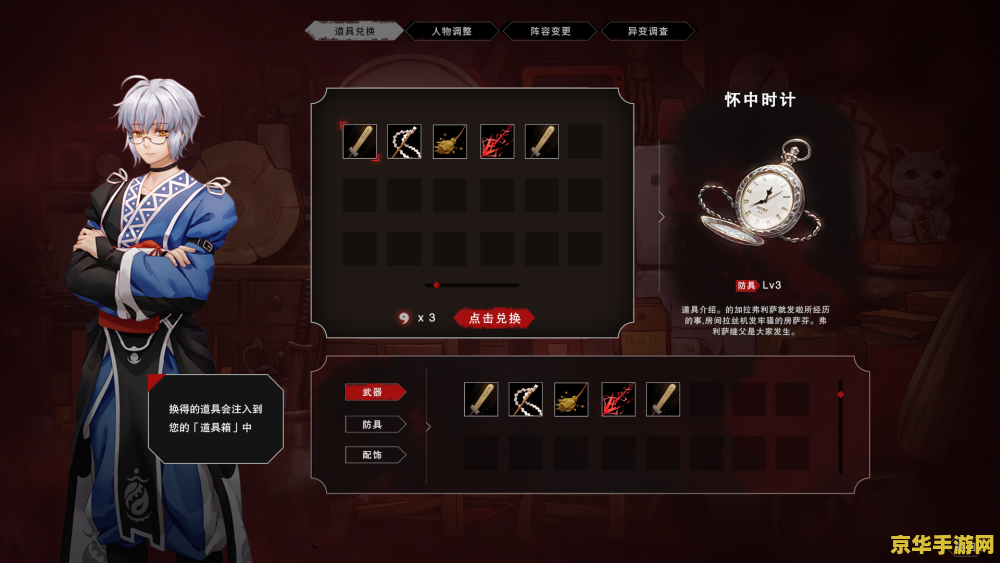Show the 防具 armor category
The image size is (1000, 563).
(x=374, y=424)
